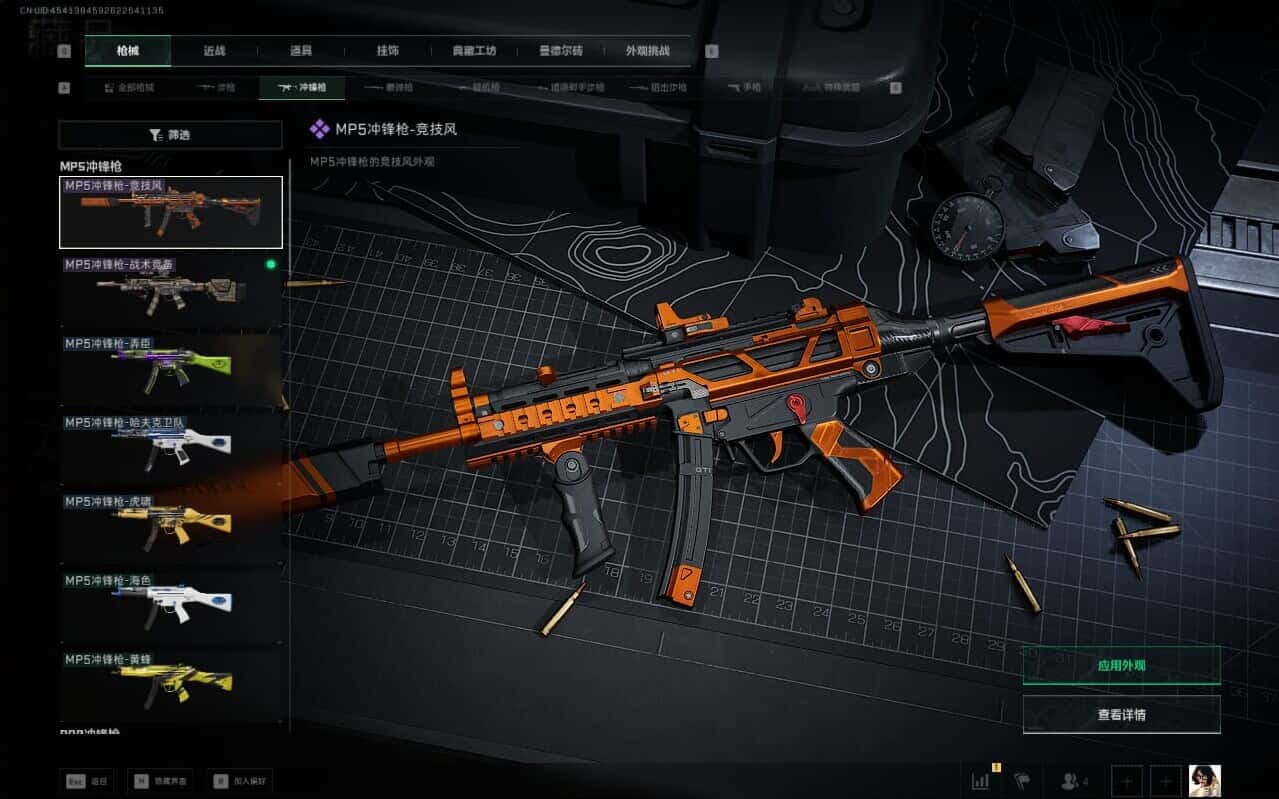The height and width of the screenshot is (799, 1279).
Task: Click the 返回 back button
Action: [x=87, y=781]
